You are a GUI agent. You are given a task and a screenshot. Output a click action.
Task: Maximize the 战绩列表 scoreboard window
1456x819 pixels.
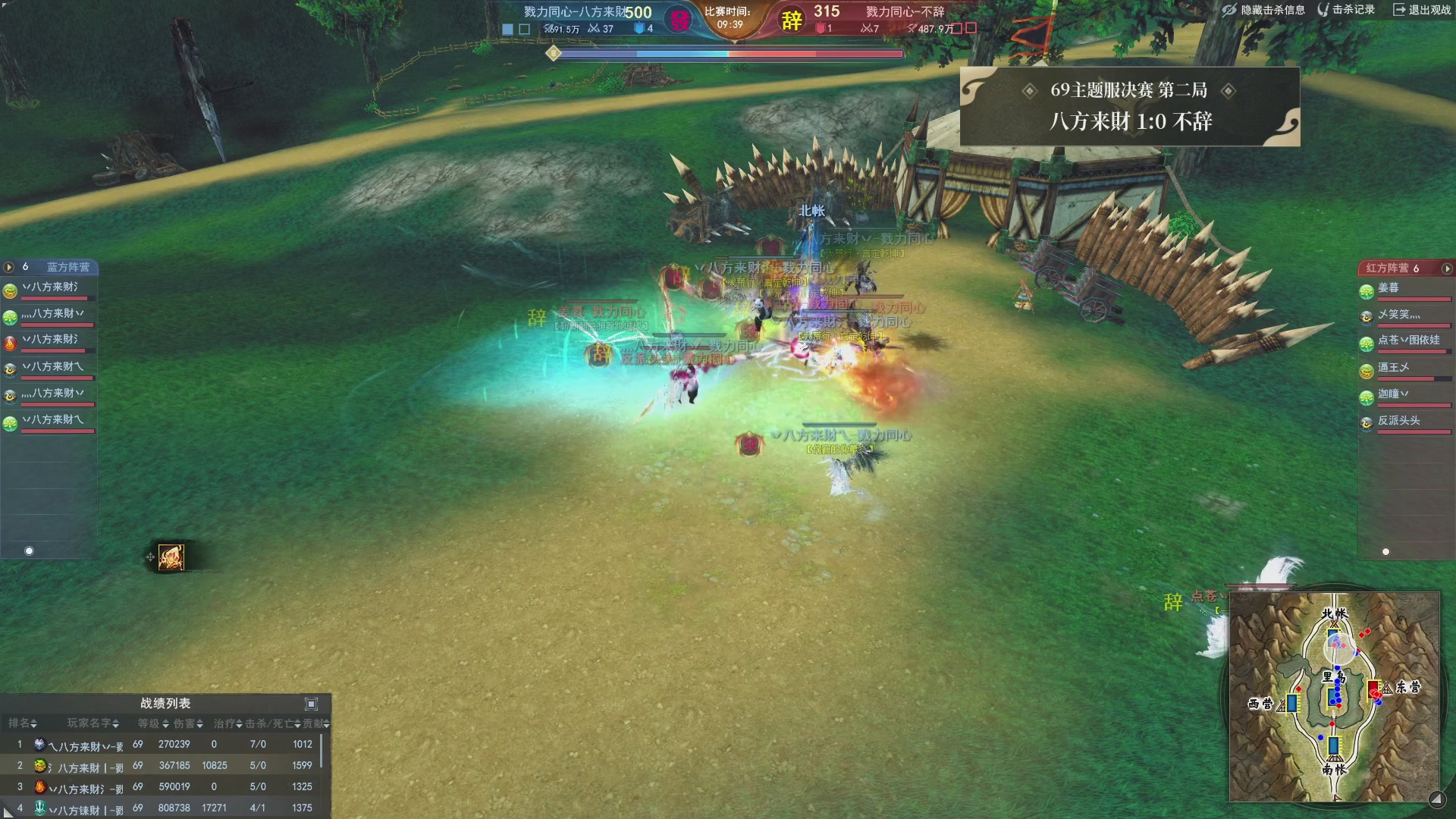pyautogui.click(x=311, y=704)
